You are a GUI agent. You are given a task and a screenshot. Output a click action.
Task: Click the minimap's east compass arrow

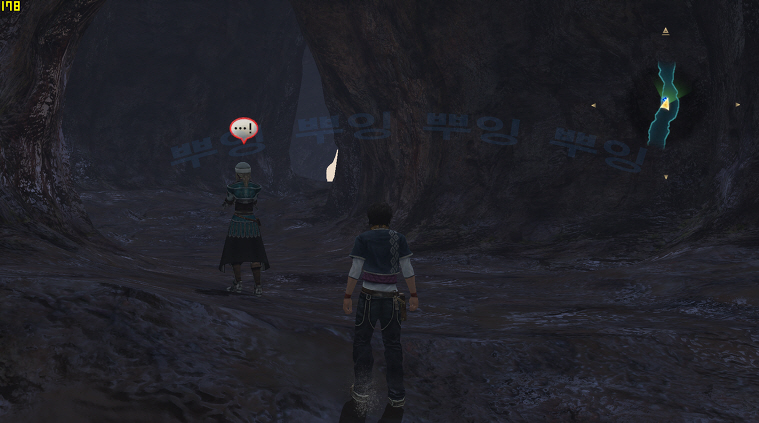pyautogui.click(x=738, y=104)
